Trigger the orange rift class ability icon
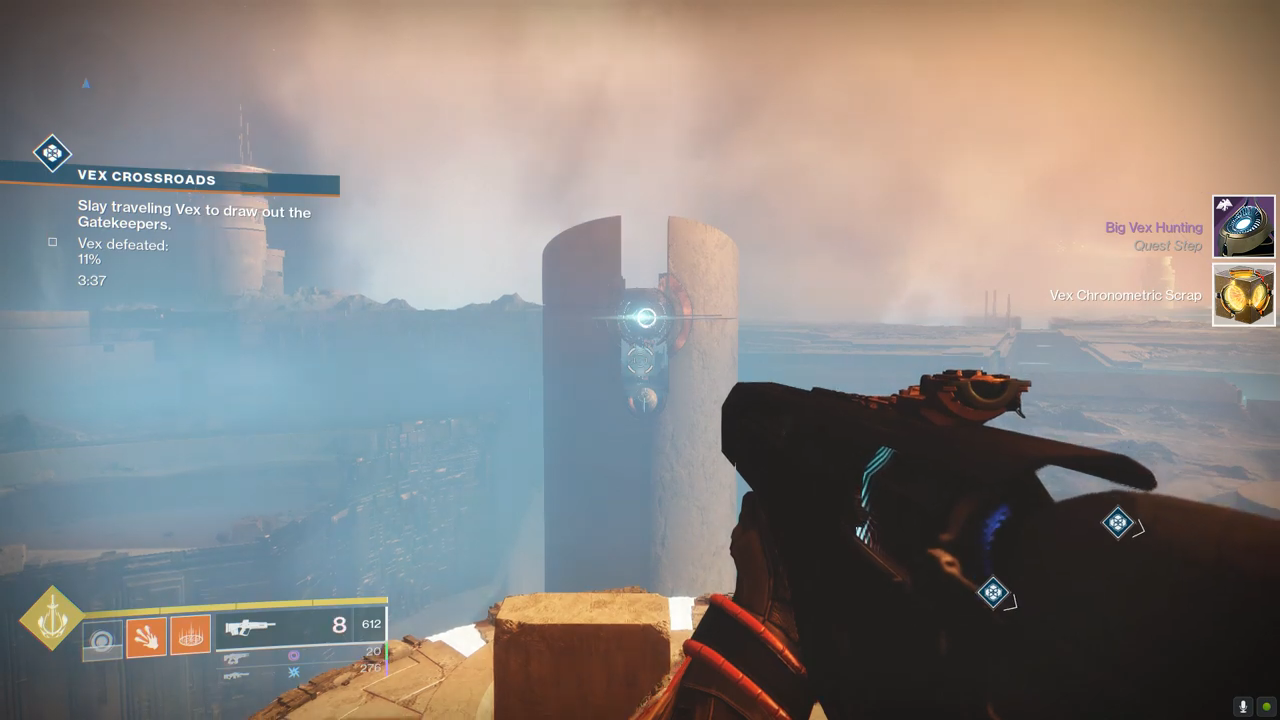 click(x=190, y=635)
